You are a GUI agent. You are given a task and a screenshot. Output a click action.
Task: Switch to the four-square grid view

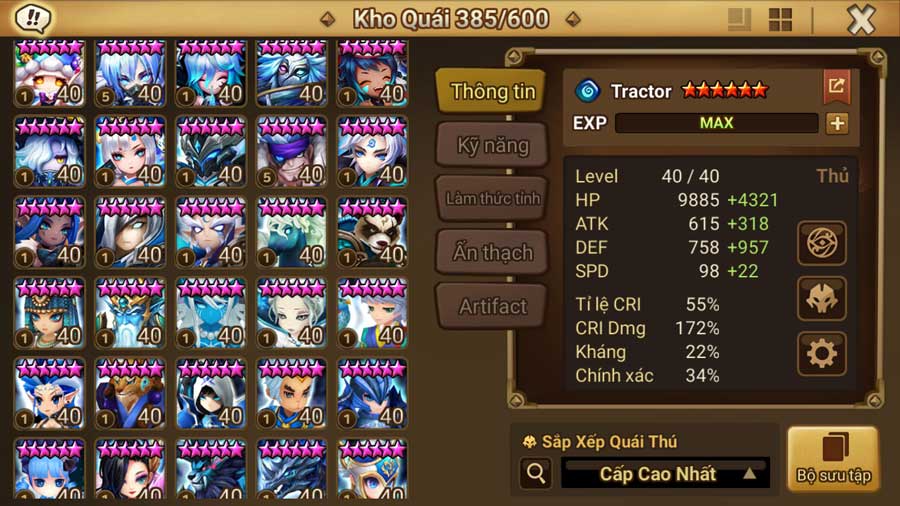pos(780,20)
